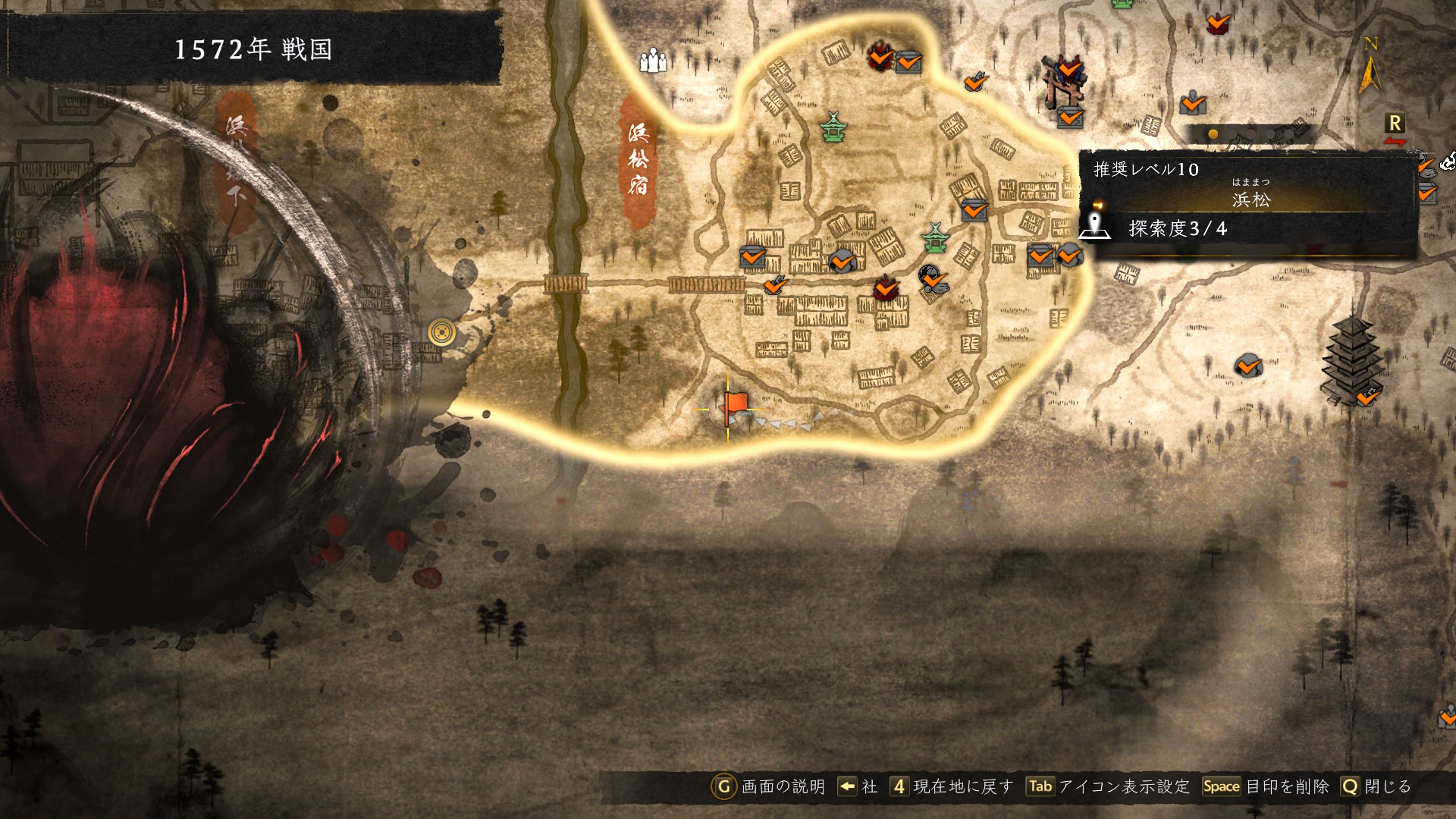Select the green shrine beside the sack marker
1456x819 pixels.
[936, 237]
